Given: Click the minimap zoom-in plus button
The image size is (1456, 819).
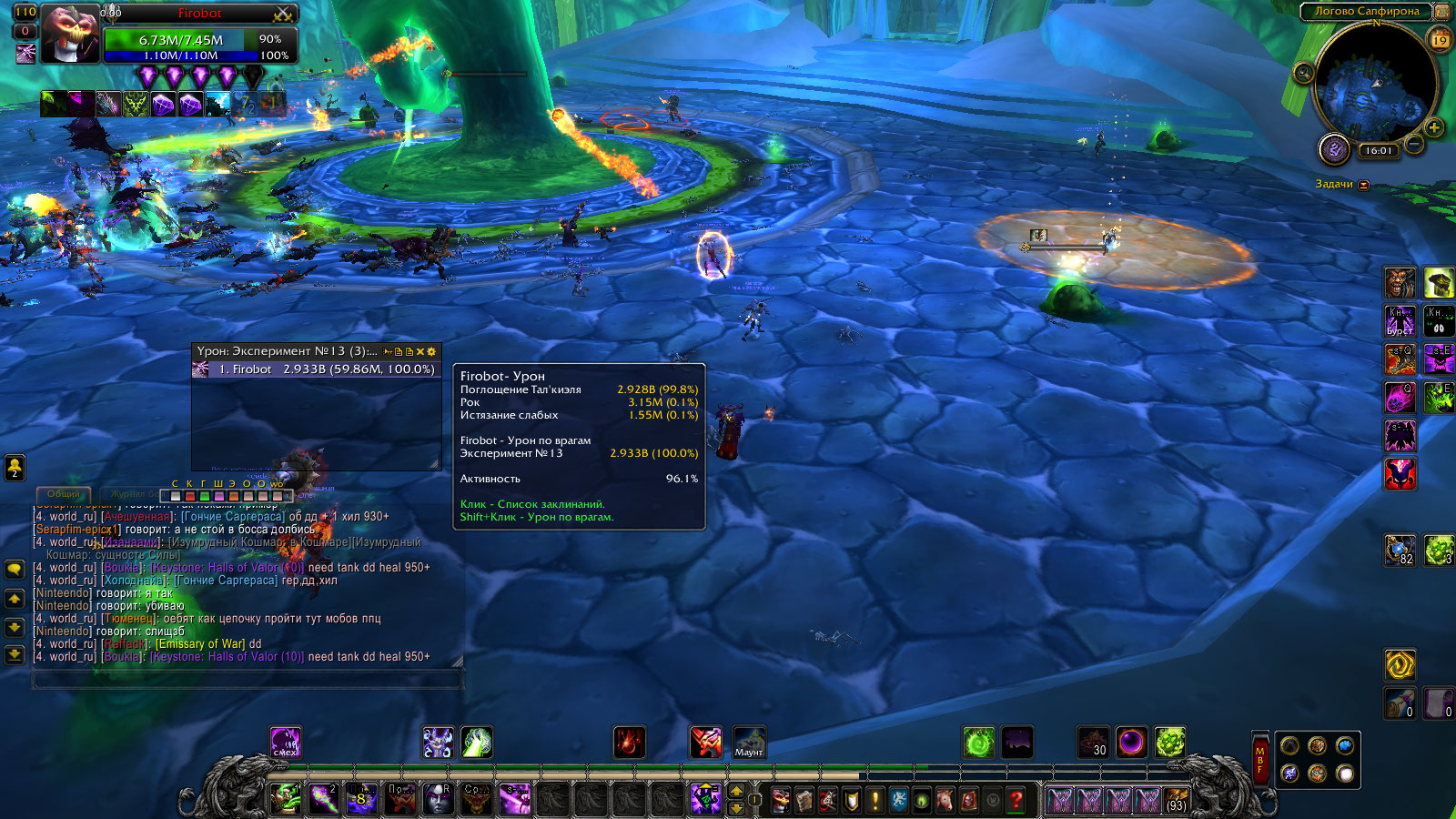Looking at the screenshot, I should pos(1434,127).
